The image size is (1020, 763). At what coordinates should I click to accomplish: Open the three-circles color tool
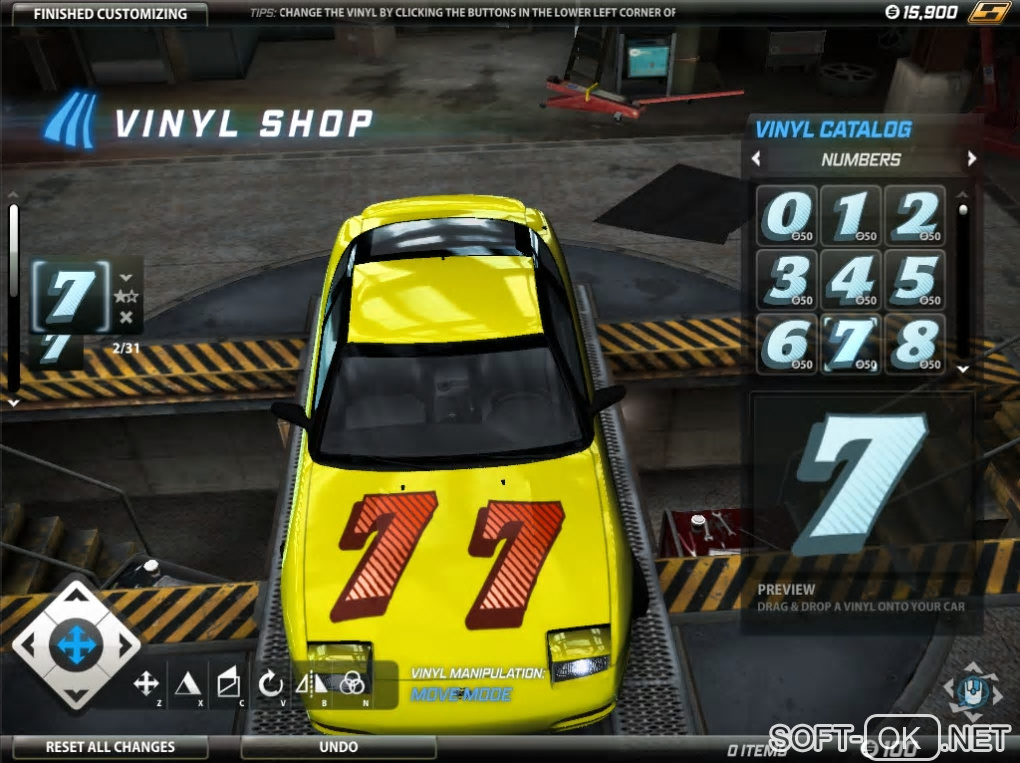pos(352,684)
